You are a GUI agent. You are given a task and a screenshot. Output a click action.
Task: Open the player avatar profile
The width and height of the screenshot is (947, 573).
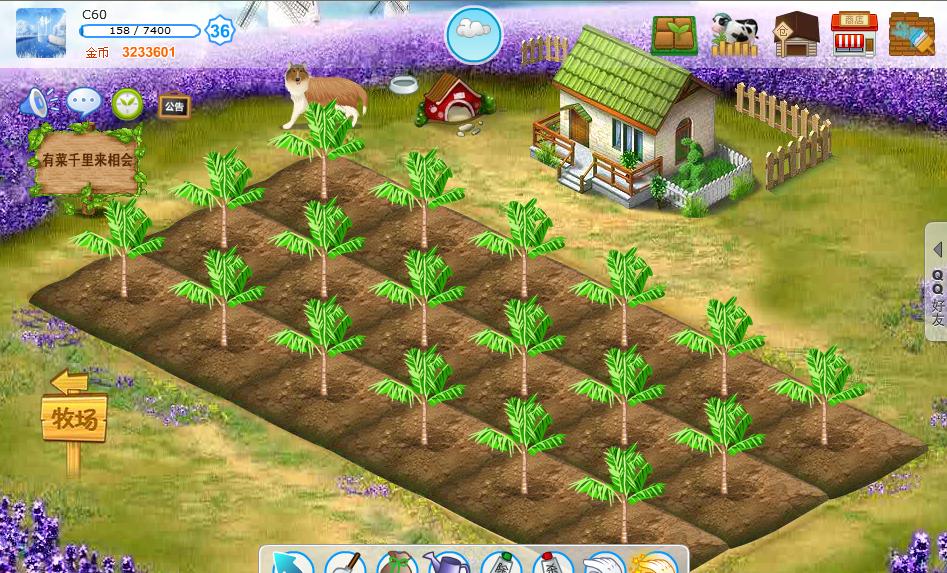[41, 33]
